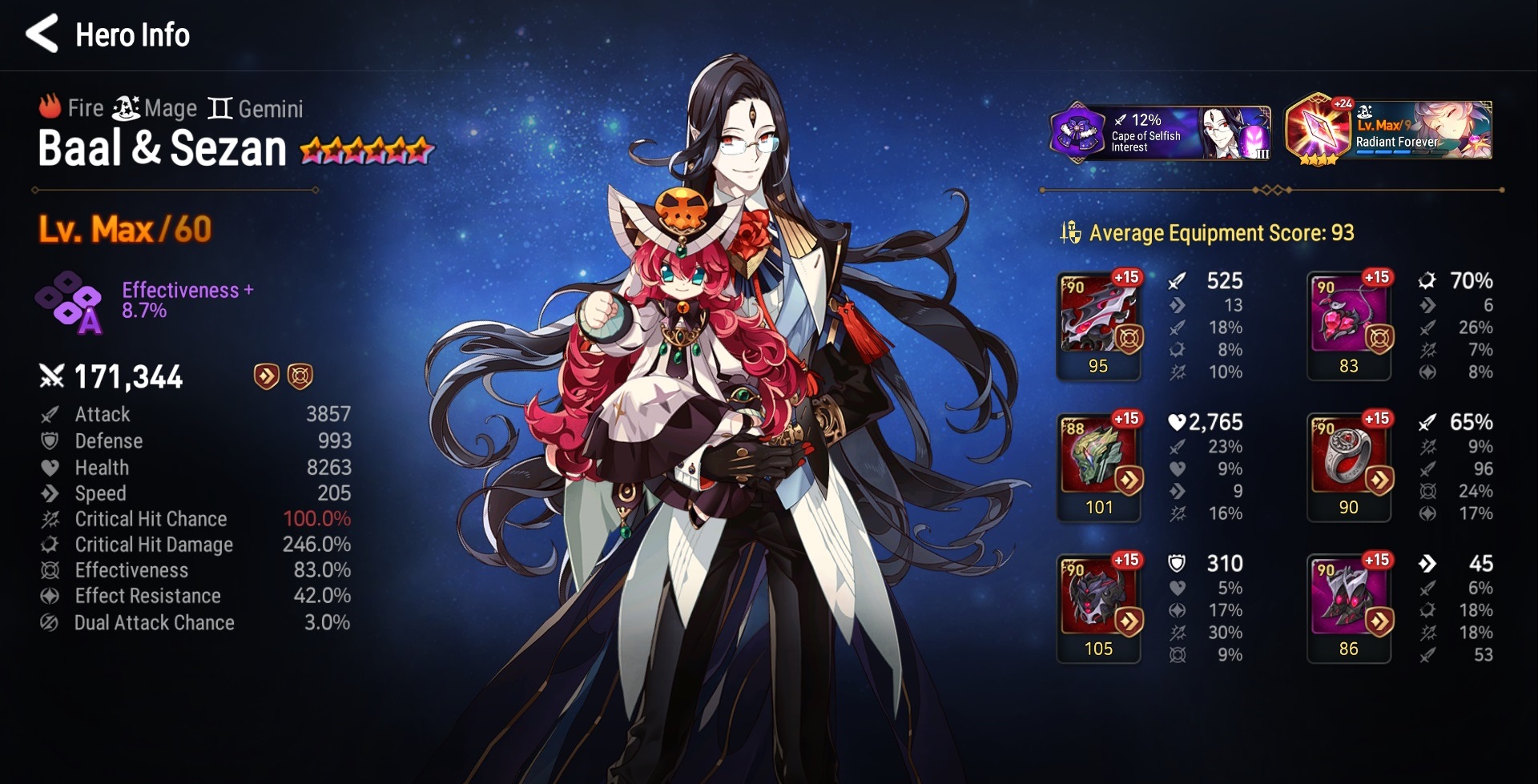Image resolution: width=1538 pixels, height=784 pixels.
Task: View the Effectiveness imprint A icon
Action: click(69, 303)
